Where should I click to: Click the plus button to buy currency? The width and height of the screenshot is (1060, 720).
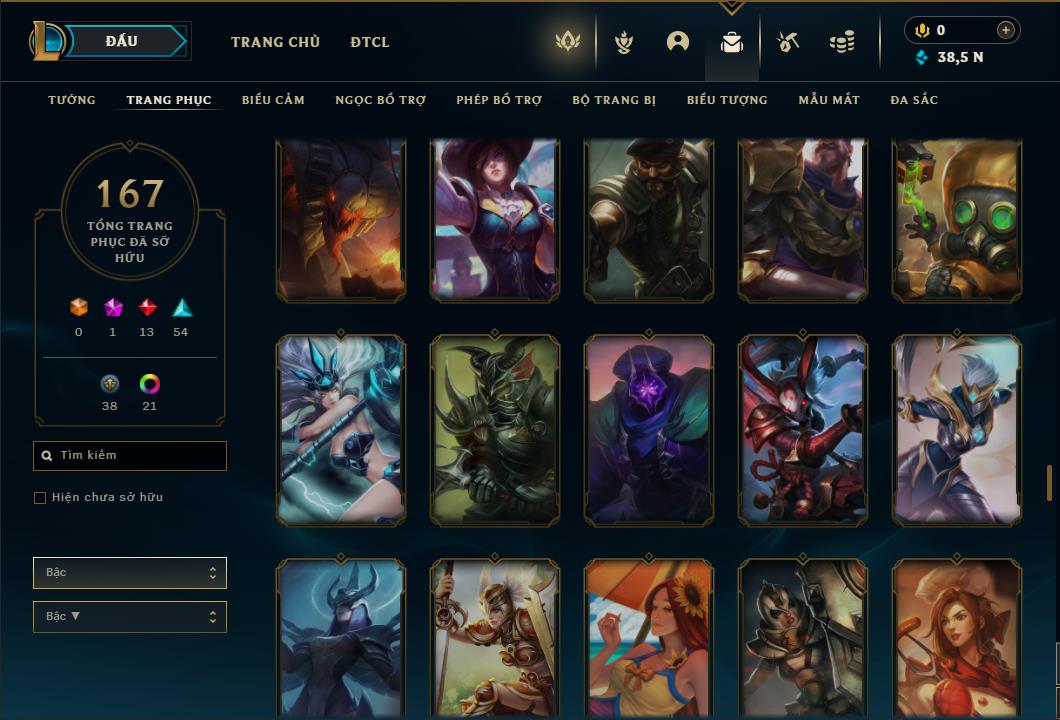[x=1006, y=30]
